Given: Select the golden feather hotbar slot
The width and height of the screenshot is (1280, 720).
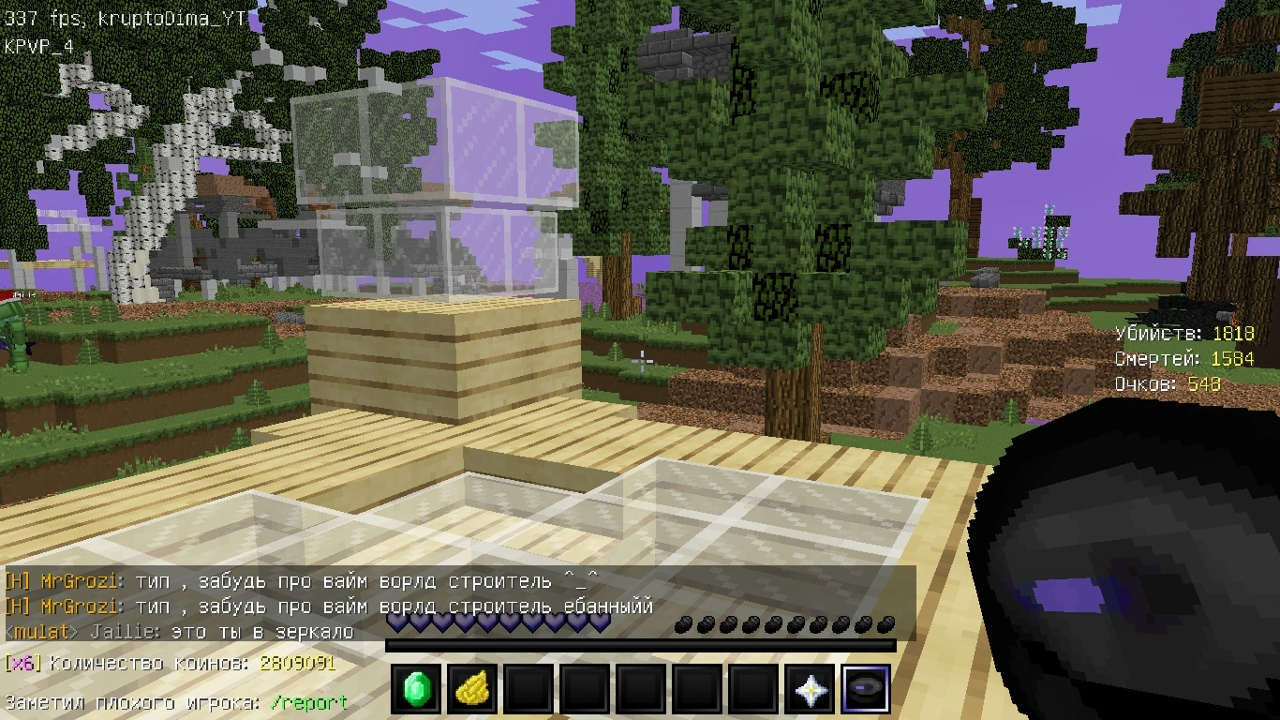Looking at the screenshot, I should [x=472, y=690].
